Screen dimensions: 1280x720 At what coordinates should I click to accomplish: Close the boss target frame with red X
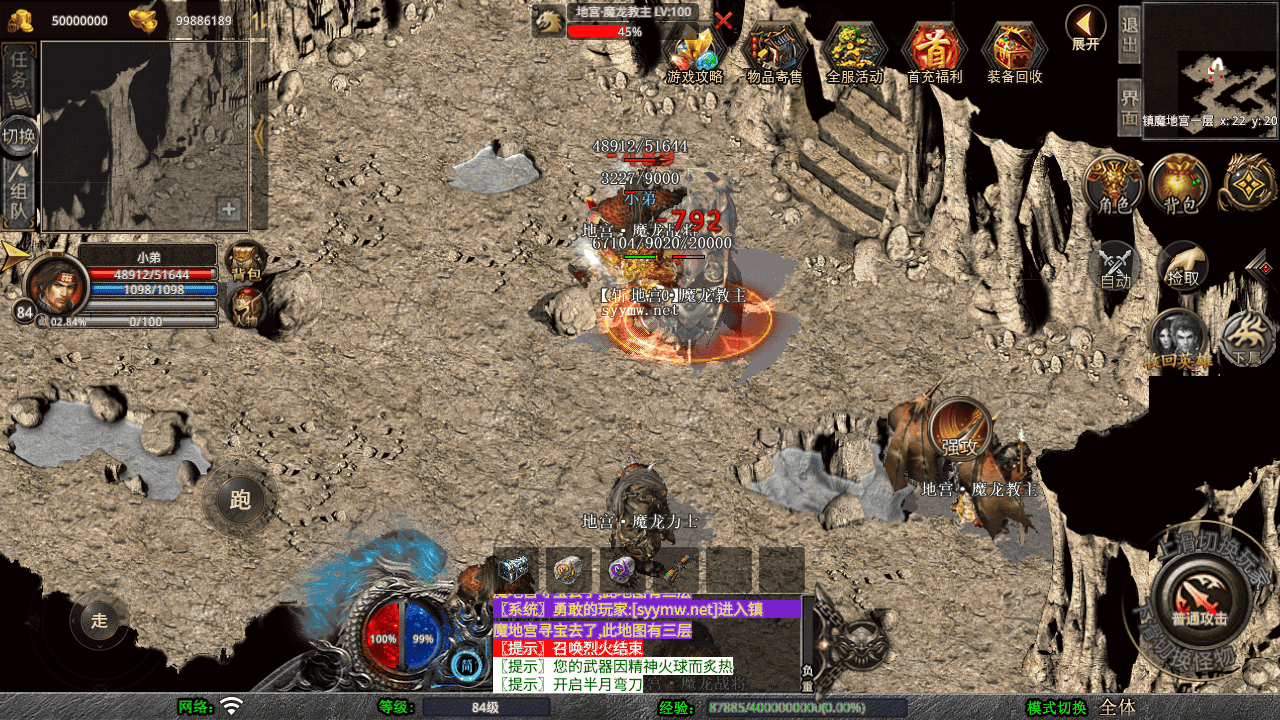tap(724, 21)
